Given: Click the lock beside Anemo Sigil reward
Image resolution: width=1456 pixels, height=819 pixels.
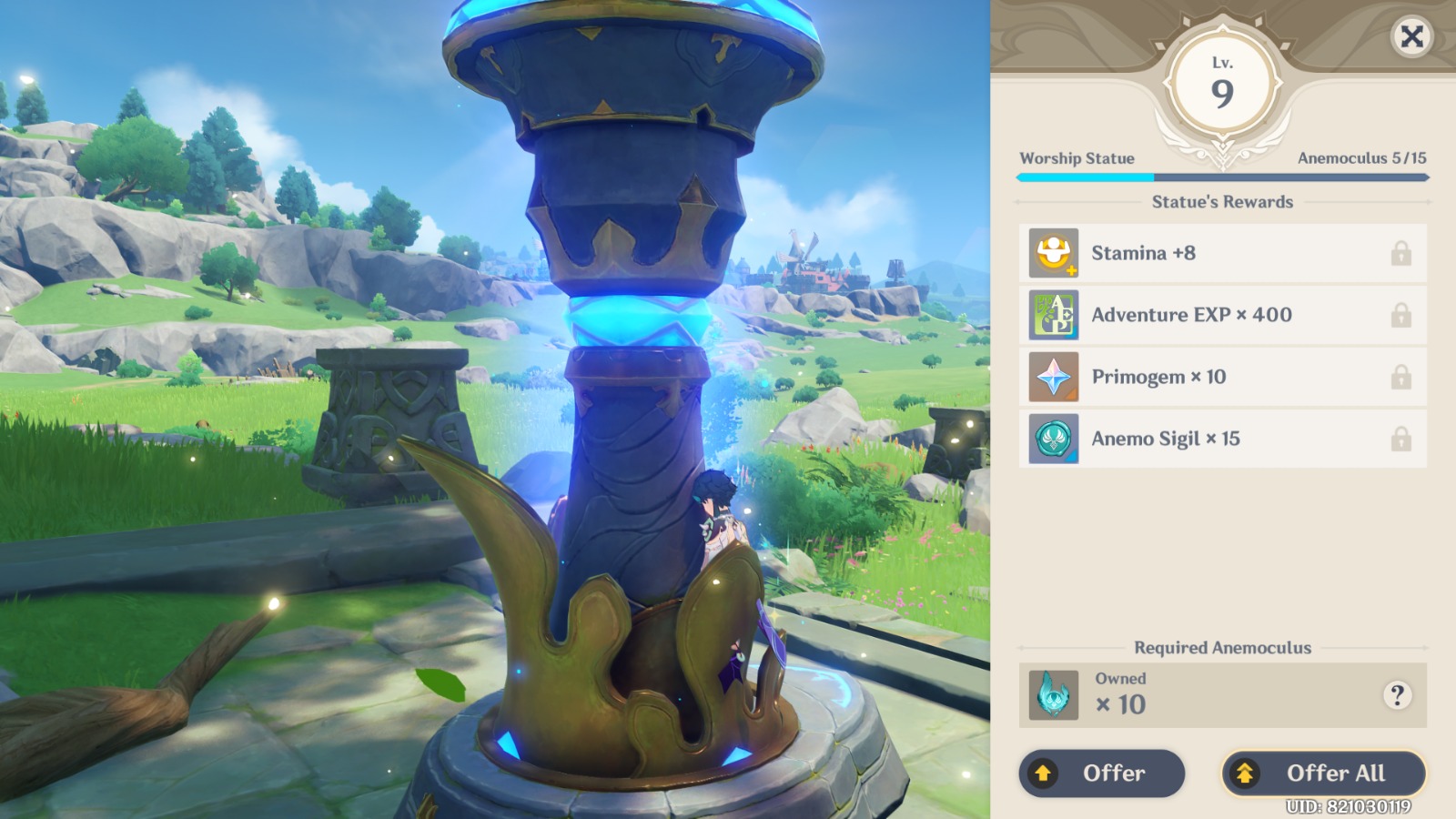Looking at the screenshot, I should (x=1401, y=439).
